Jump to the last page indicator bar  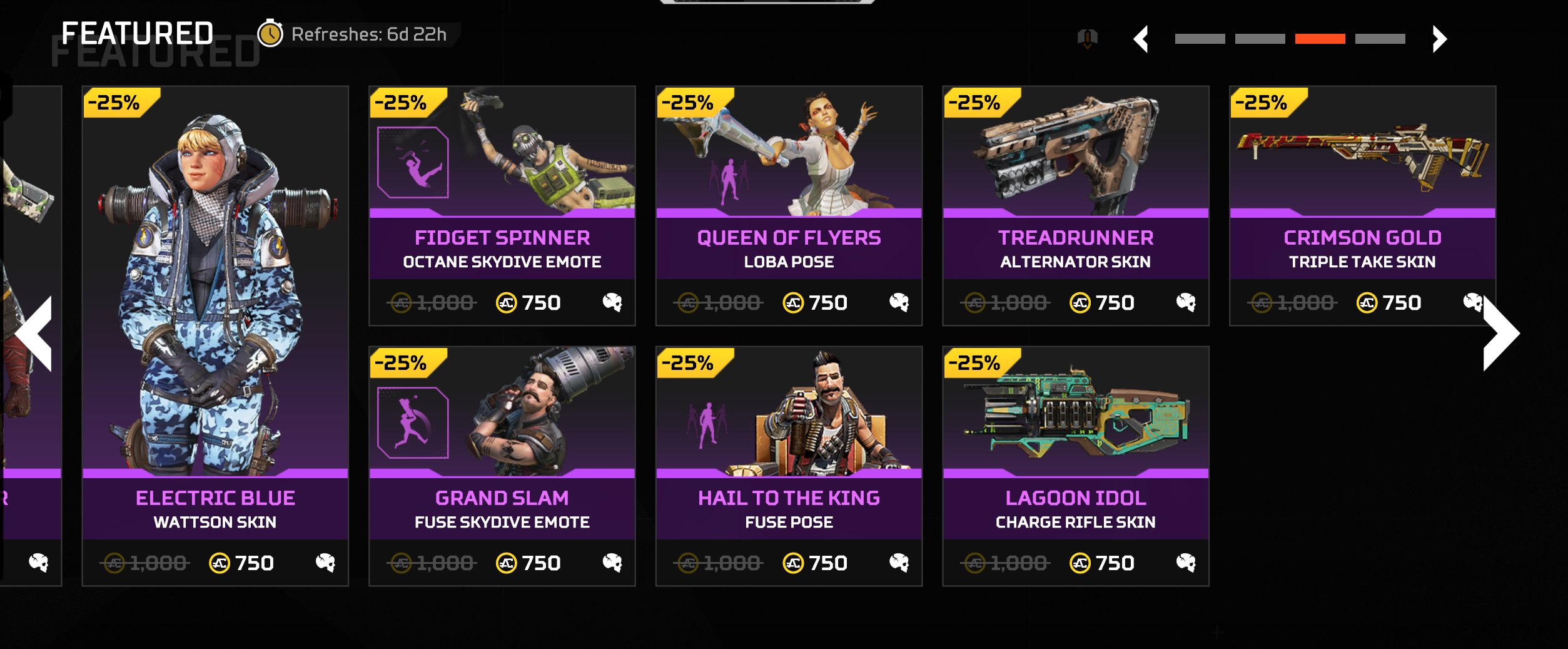(1380, 39)
